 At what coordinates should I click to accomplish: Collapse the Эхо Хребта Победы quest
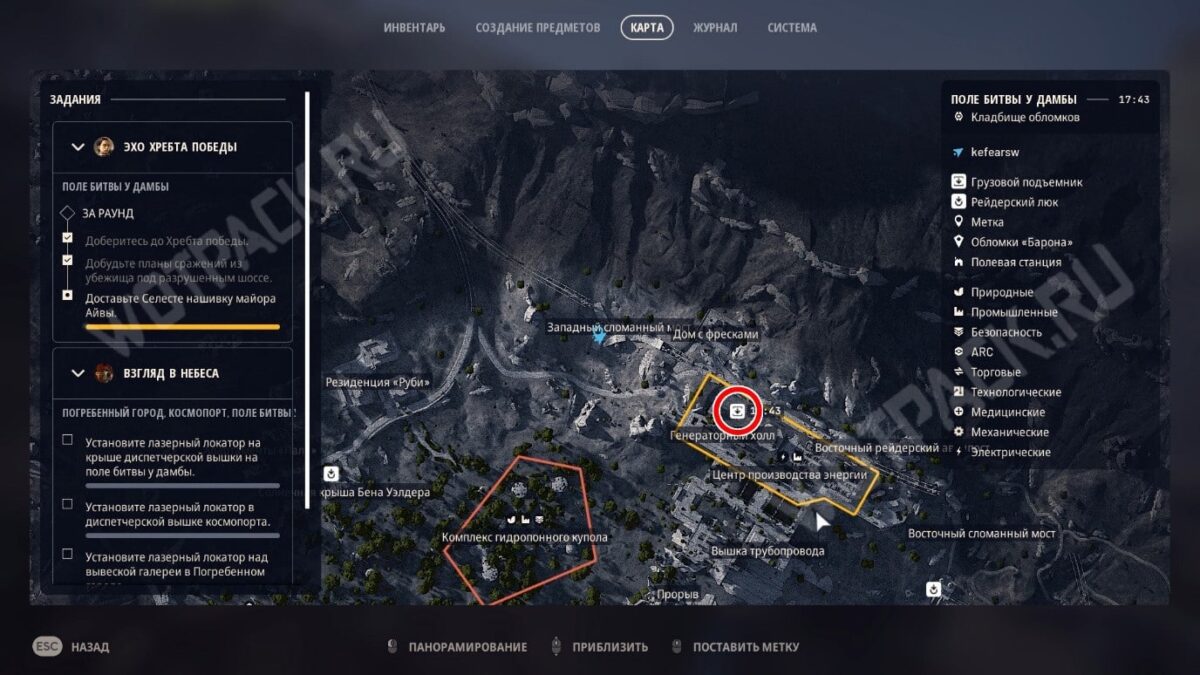(x=79, y=147)
